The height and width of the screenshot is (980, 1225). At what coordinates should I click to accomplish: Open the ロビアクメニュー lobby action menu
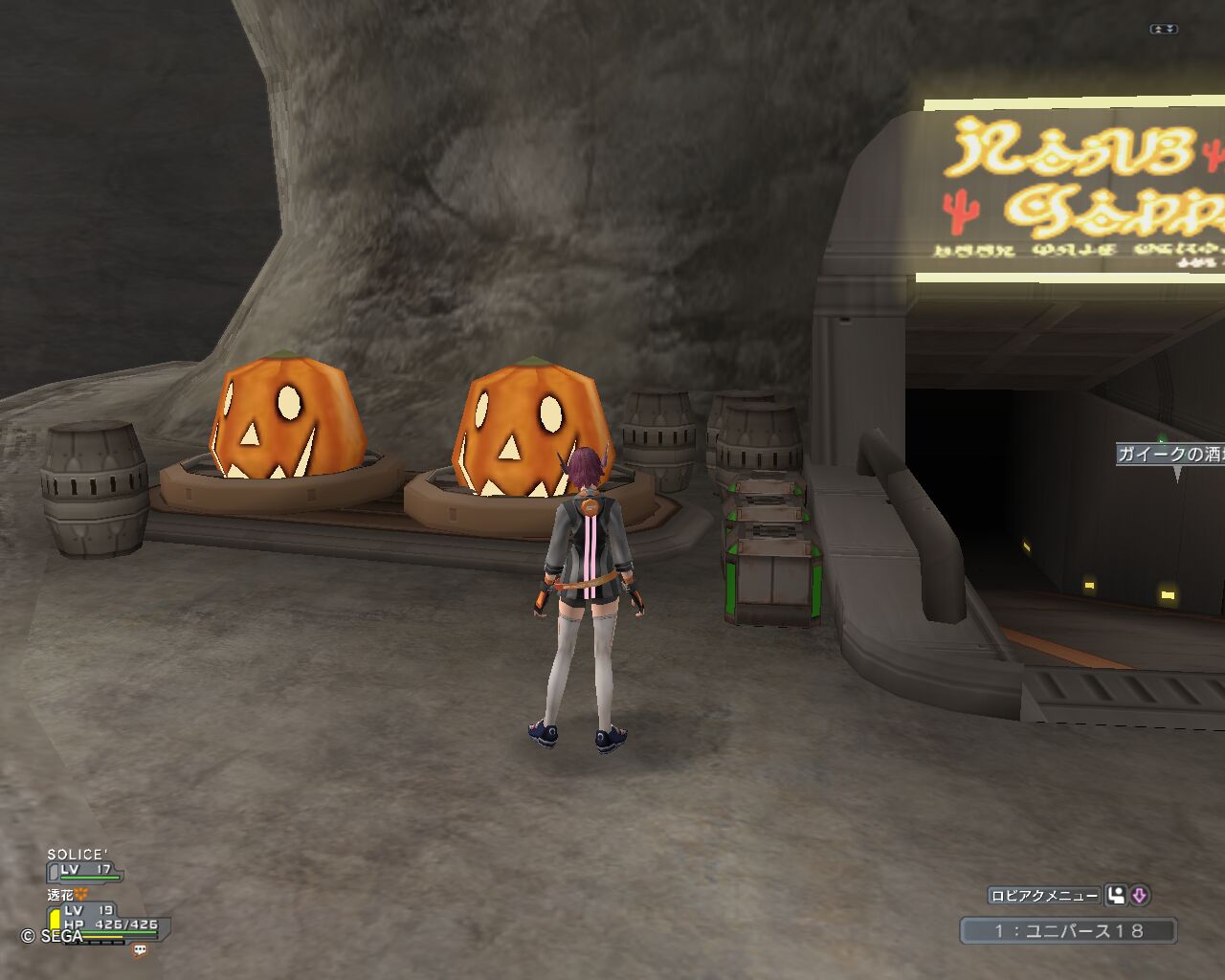point(1044,896)
